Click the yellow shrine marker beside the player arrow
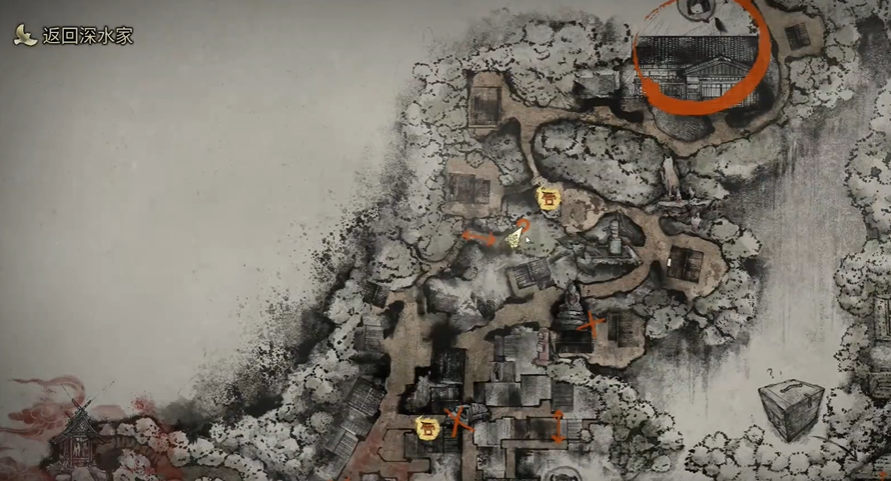 click(547, 198)
